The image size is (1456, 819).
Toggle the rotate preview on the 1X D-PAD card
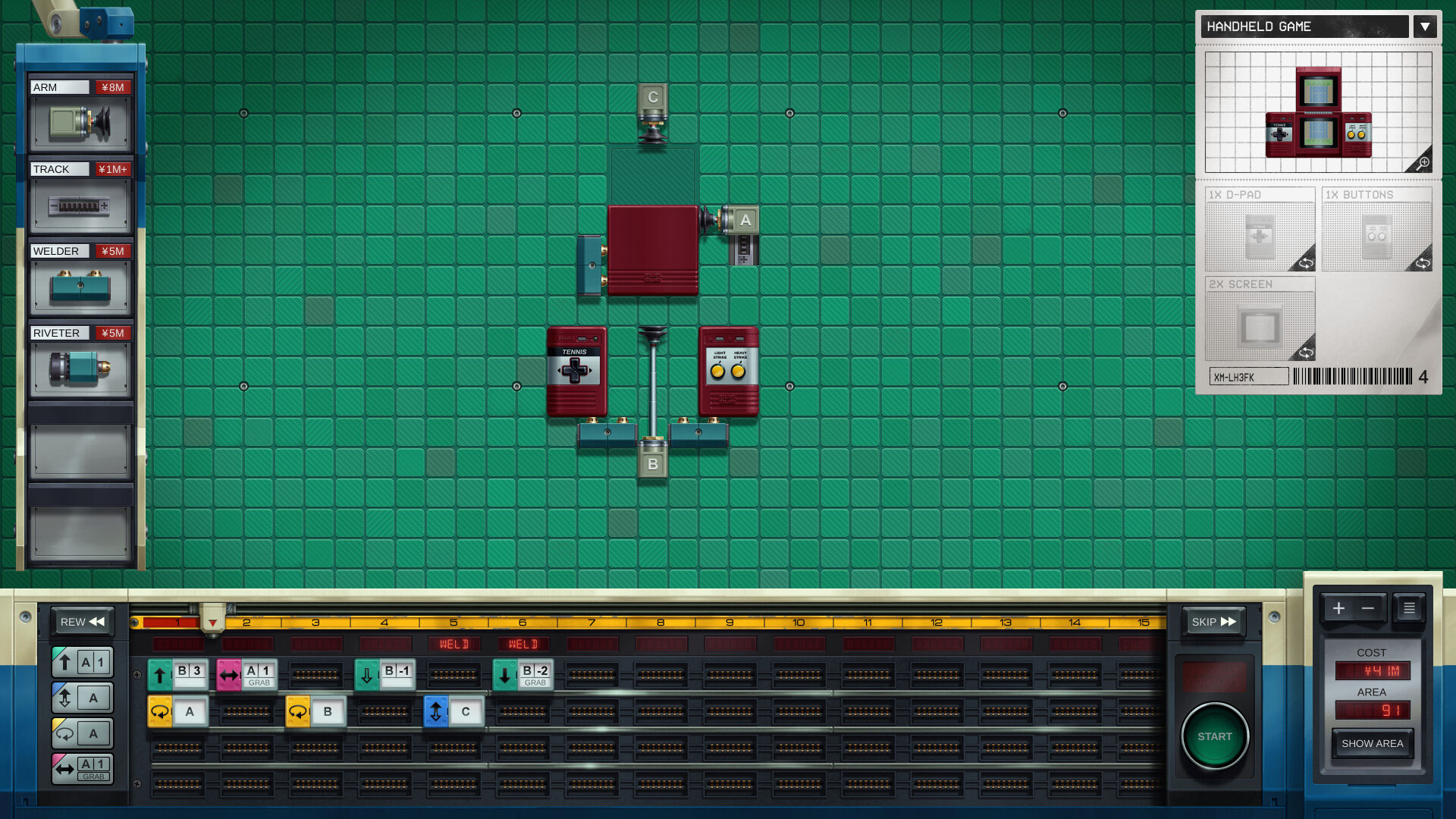pyautogui.click(x=1307, y=263)
